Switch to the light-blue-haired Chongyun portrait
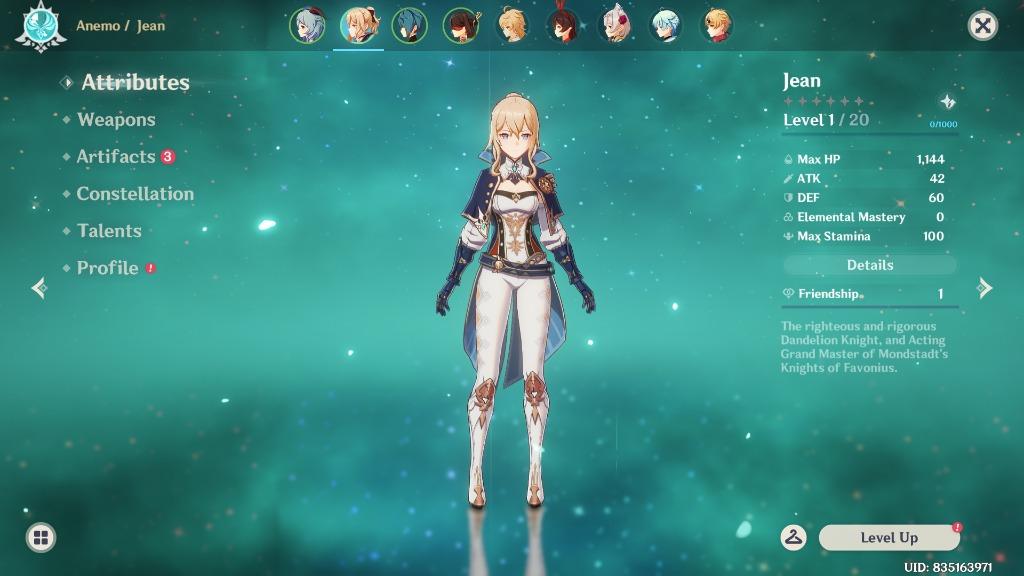Image resolution: width=1024 pixels, height=576 pixels. [665, 26]
